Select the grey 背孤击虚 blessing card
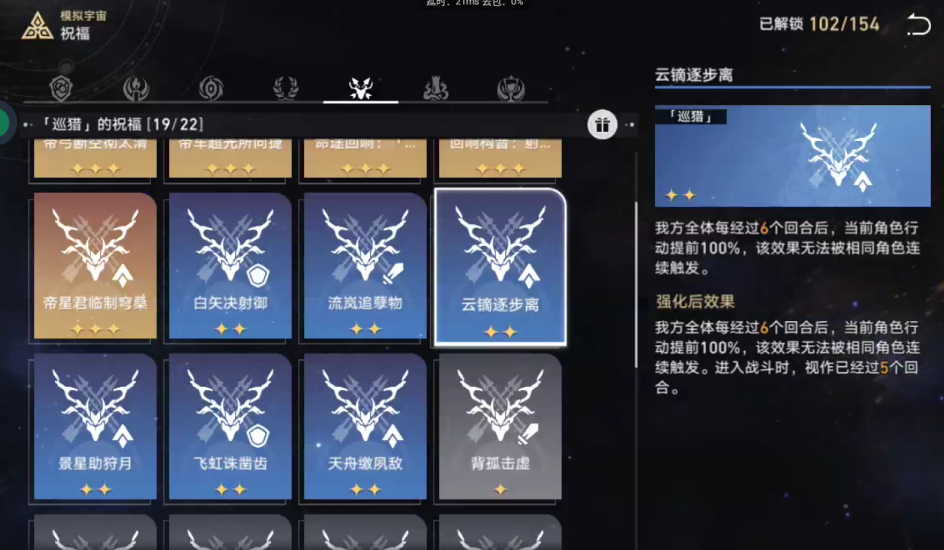This screenshot has height=550, width=944. 500,426
